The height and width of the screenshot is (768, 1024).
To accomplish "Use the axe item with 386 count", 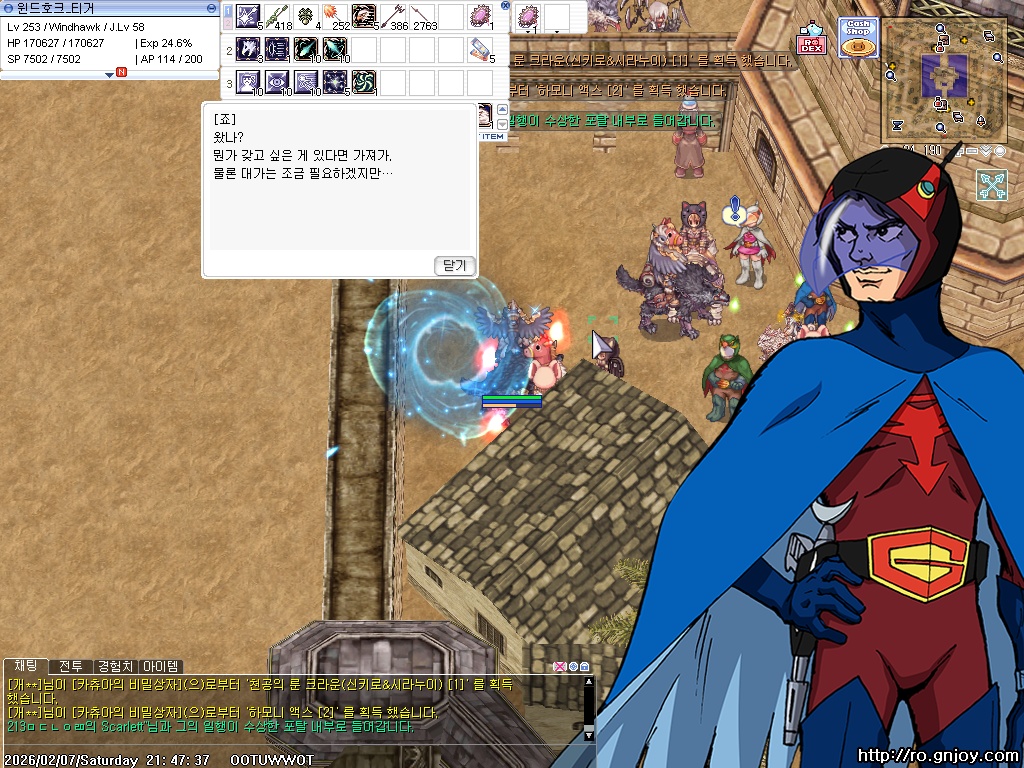I will pos(393,17).
